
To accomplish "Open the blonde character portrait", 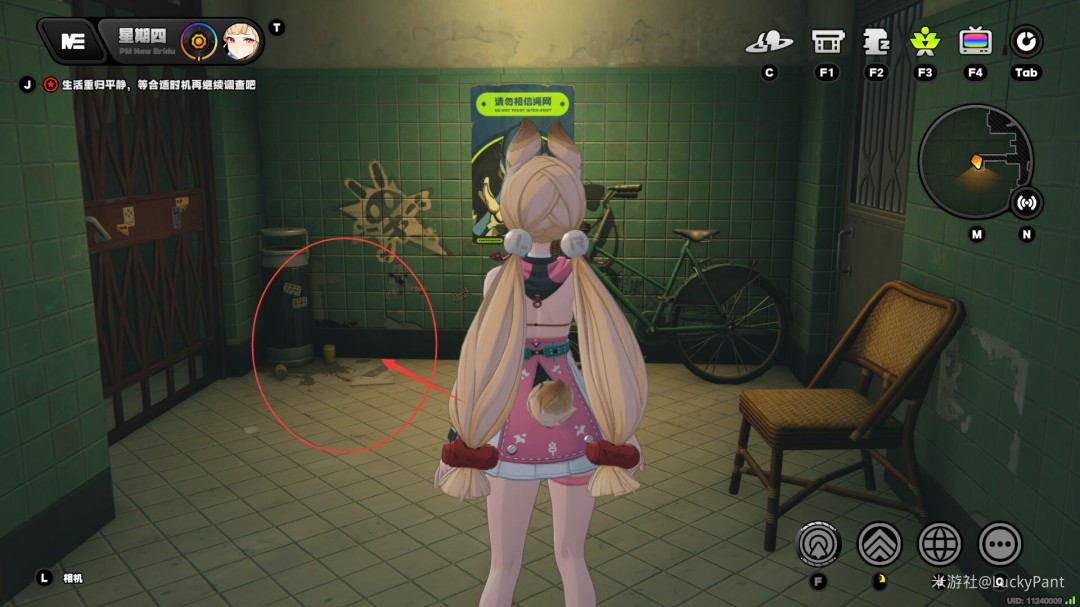I will tap(241, 41).
